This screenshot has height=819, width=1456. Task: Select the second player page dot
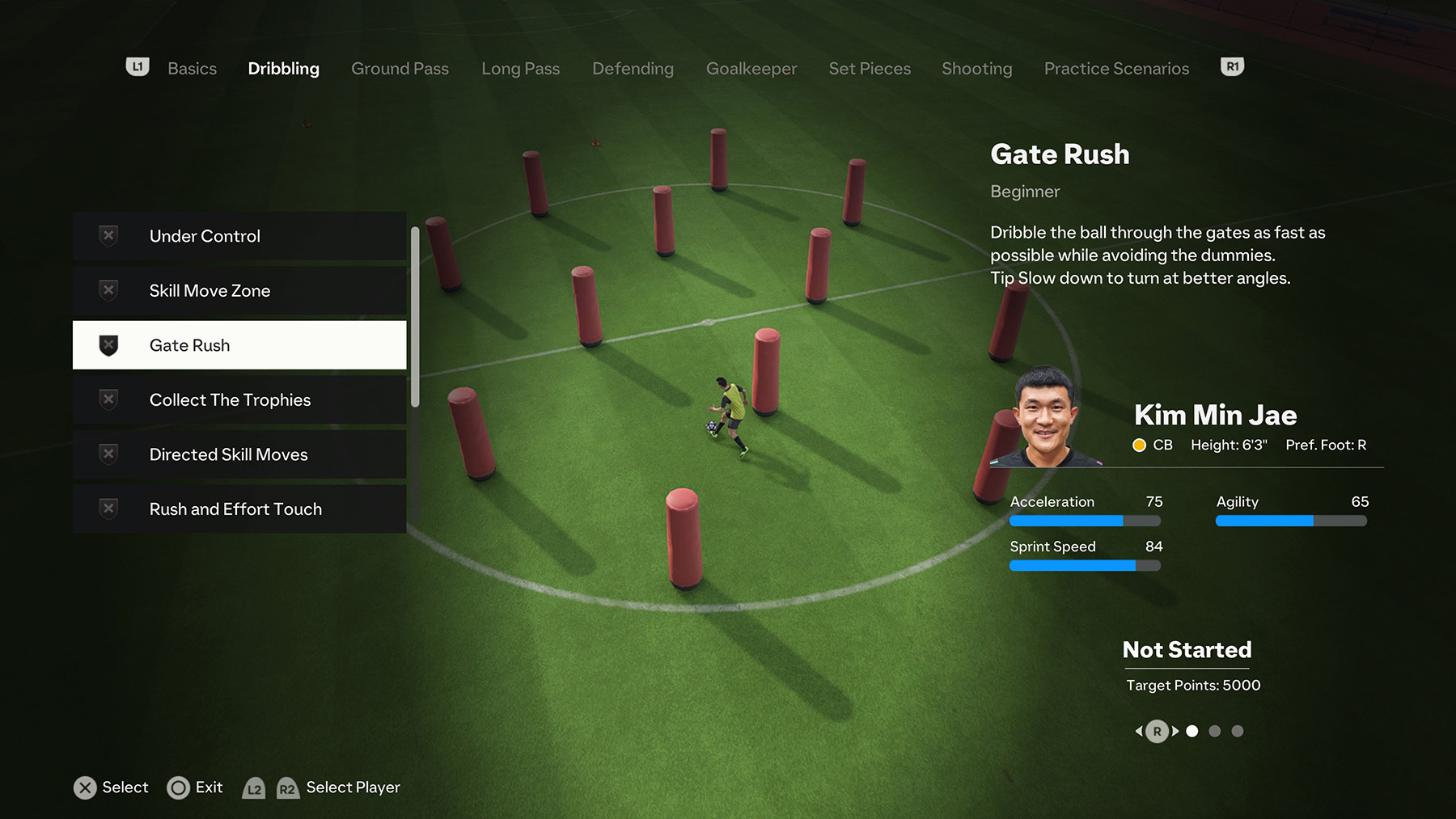tap(1214, 731)
